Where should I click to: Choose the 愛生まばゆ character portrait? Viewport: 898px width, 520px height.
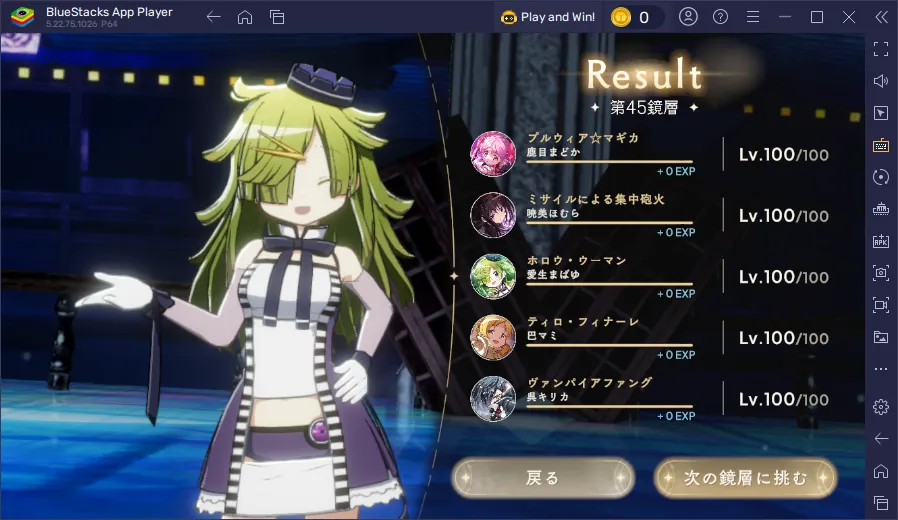pyautogui.click(x=493, y=276)
